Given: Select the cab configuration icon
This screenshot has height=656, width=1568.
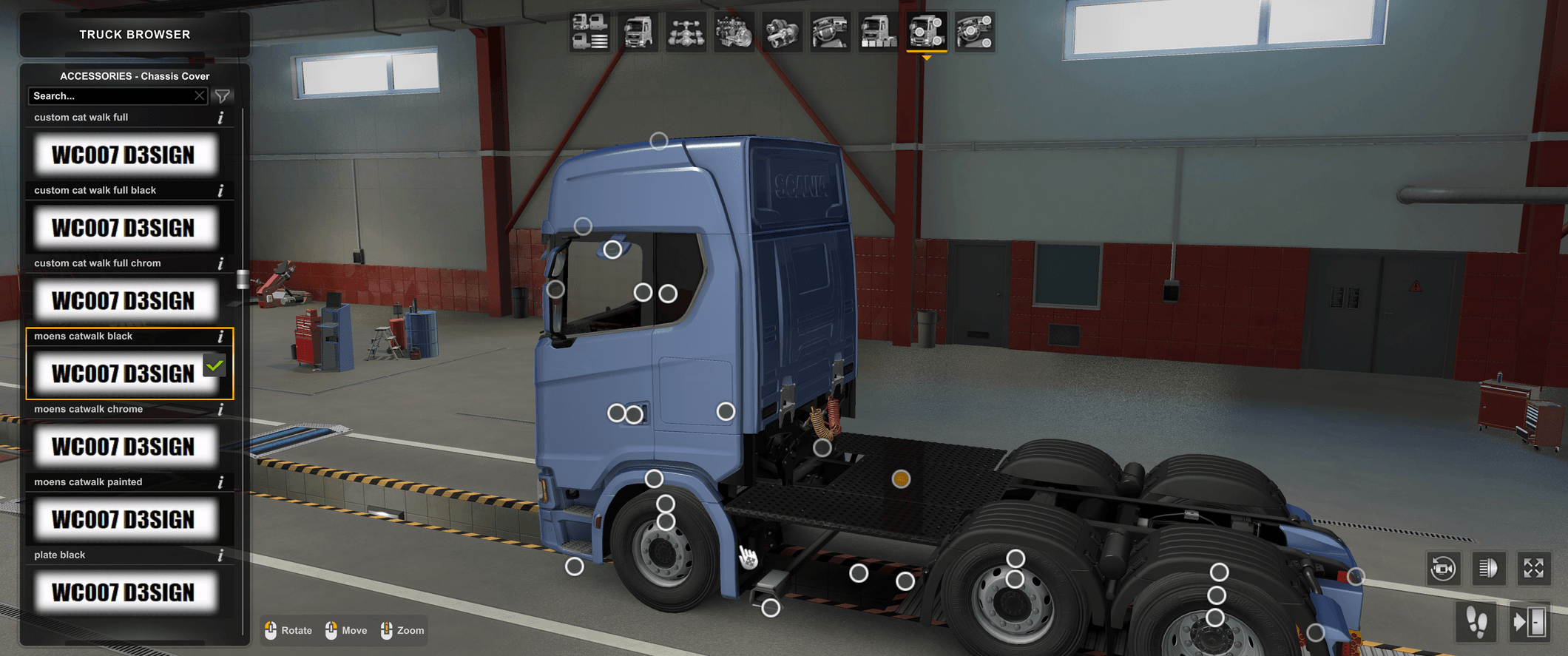Looking at the screenshot, I should (x=638, y=33).
